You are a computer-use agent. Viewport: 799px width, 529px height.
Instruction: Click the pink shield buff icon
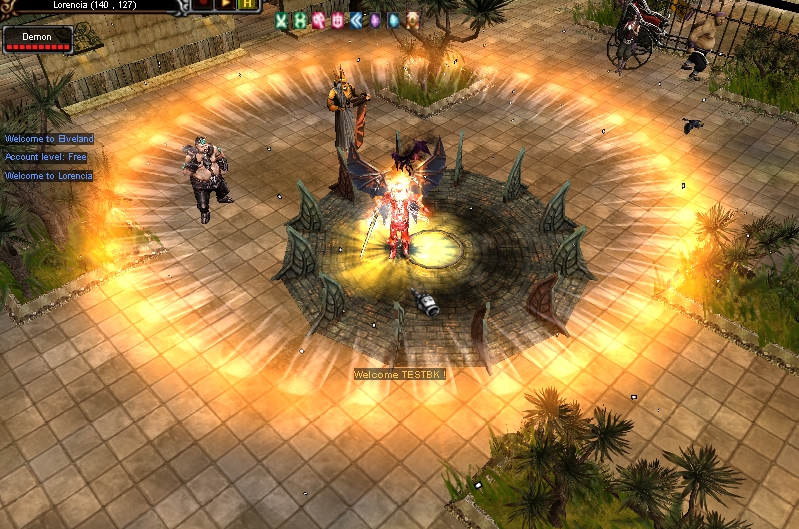pos(337,20)
